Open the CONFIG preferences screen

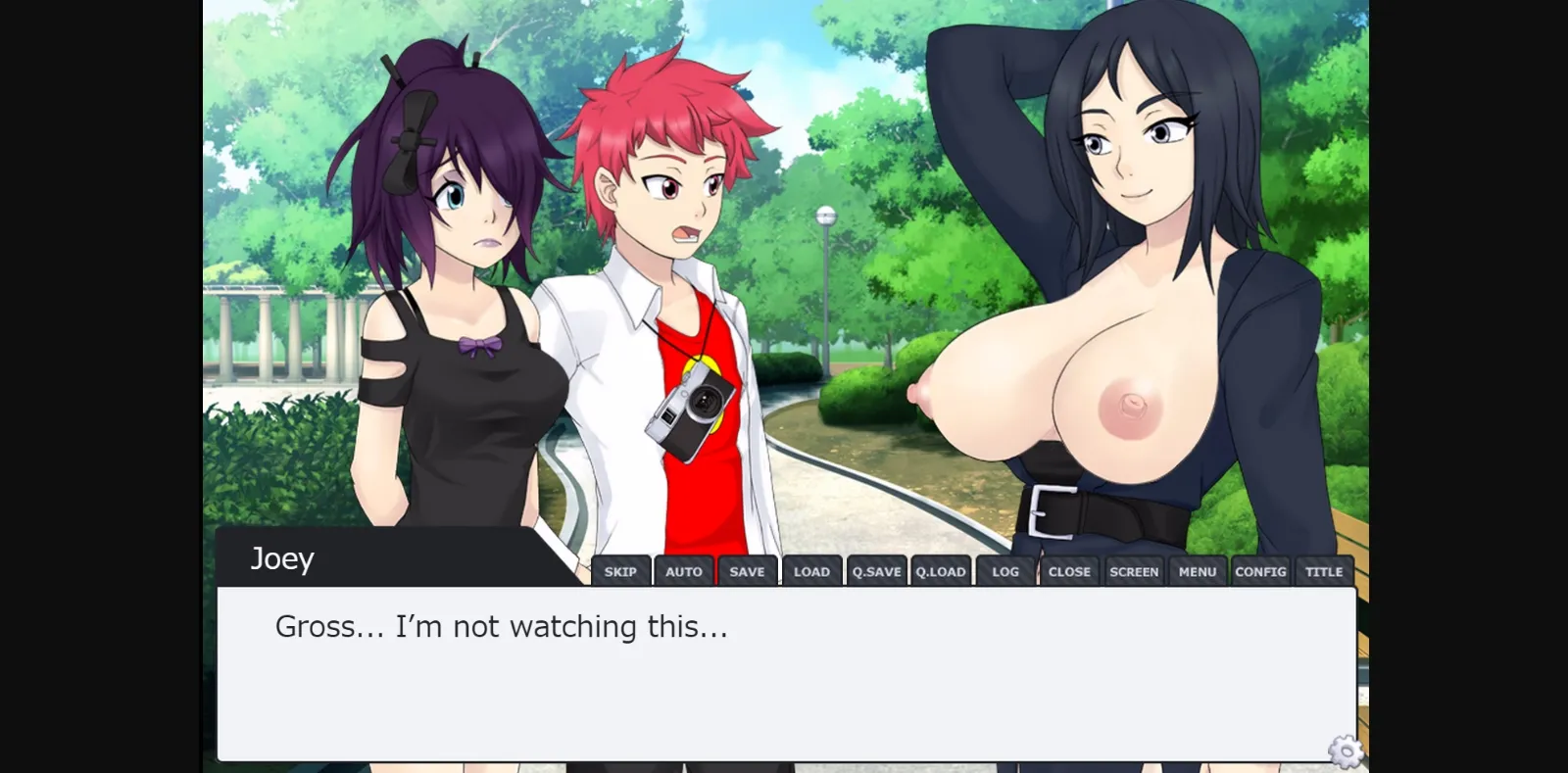pyautogui.click(x=1261, y=570)
